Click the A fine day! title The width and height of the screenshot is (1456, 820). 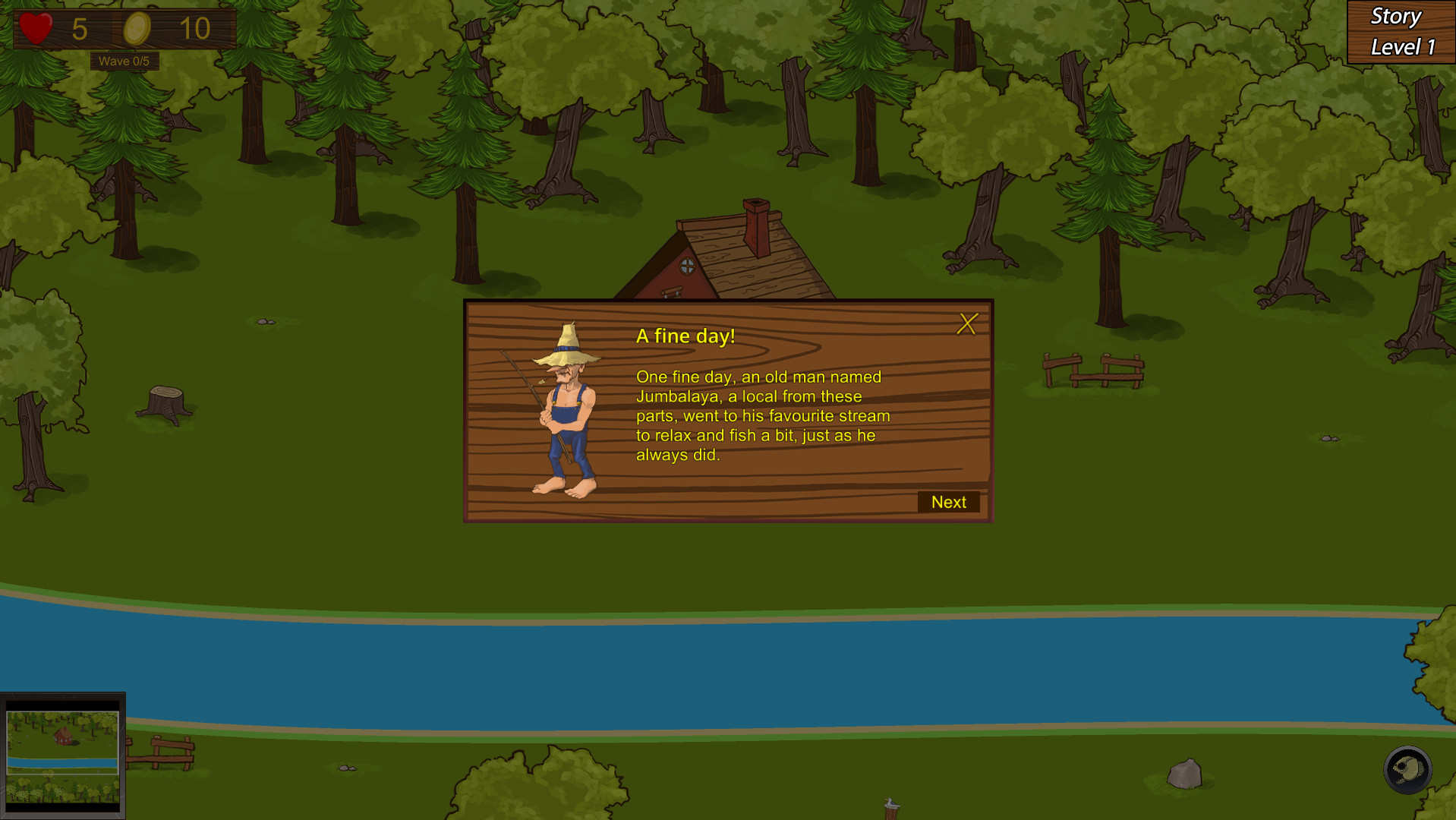click(684, 336)
